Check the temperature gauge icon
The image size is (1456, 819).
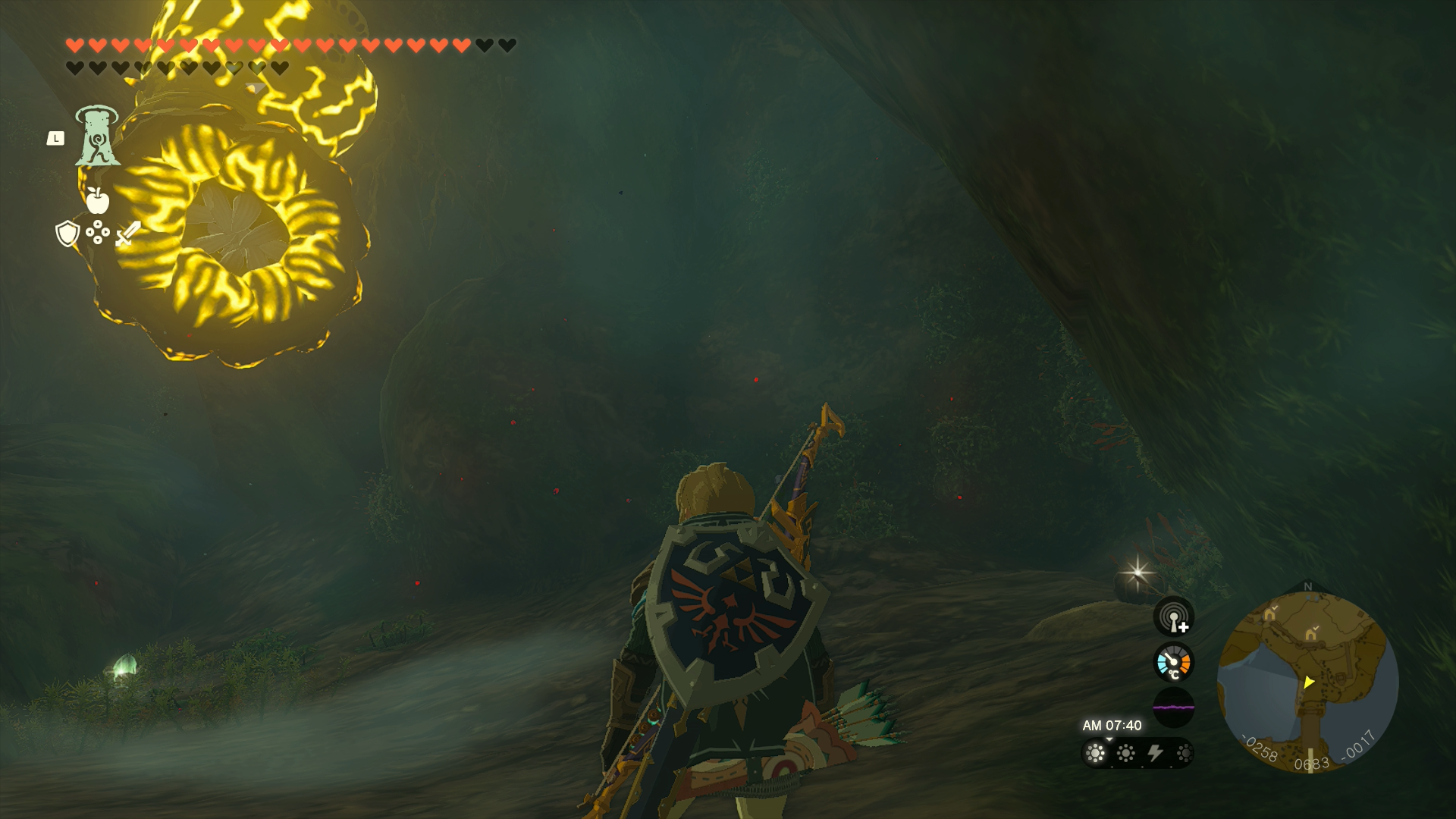(x=1173, y=662)
